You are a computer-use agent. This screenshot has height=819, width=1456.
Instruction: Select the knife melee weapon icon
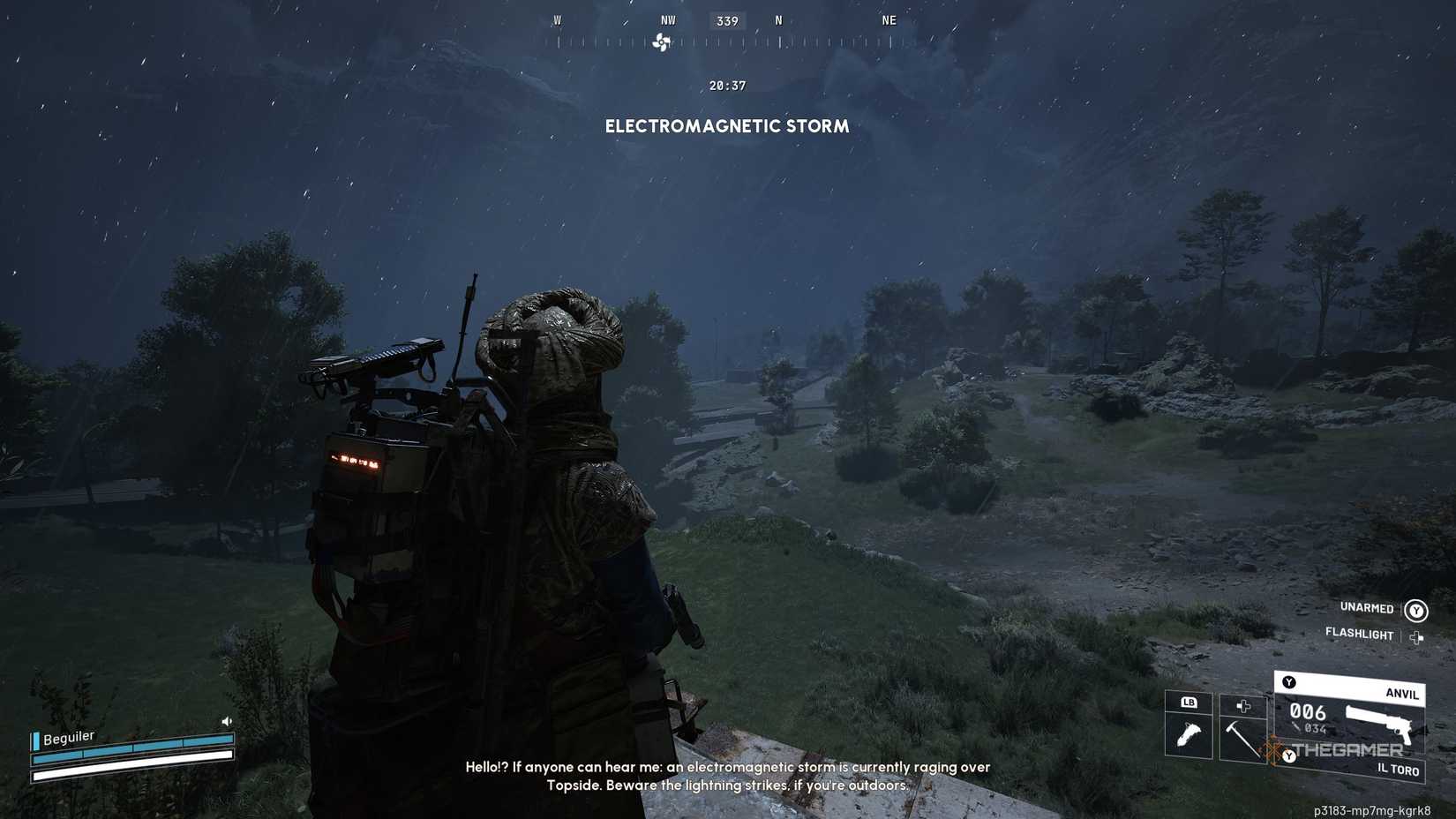(1189, 734)
